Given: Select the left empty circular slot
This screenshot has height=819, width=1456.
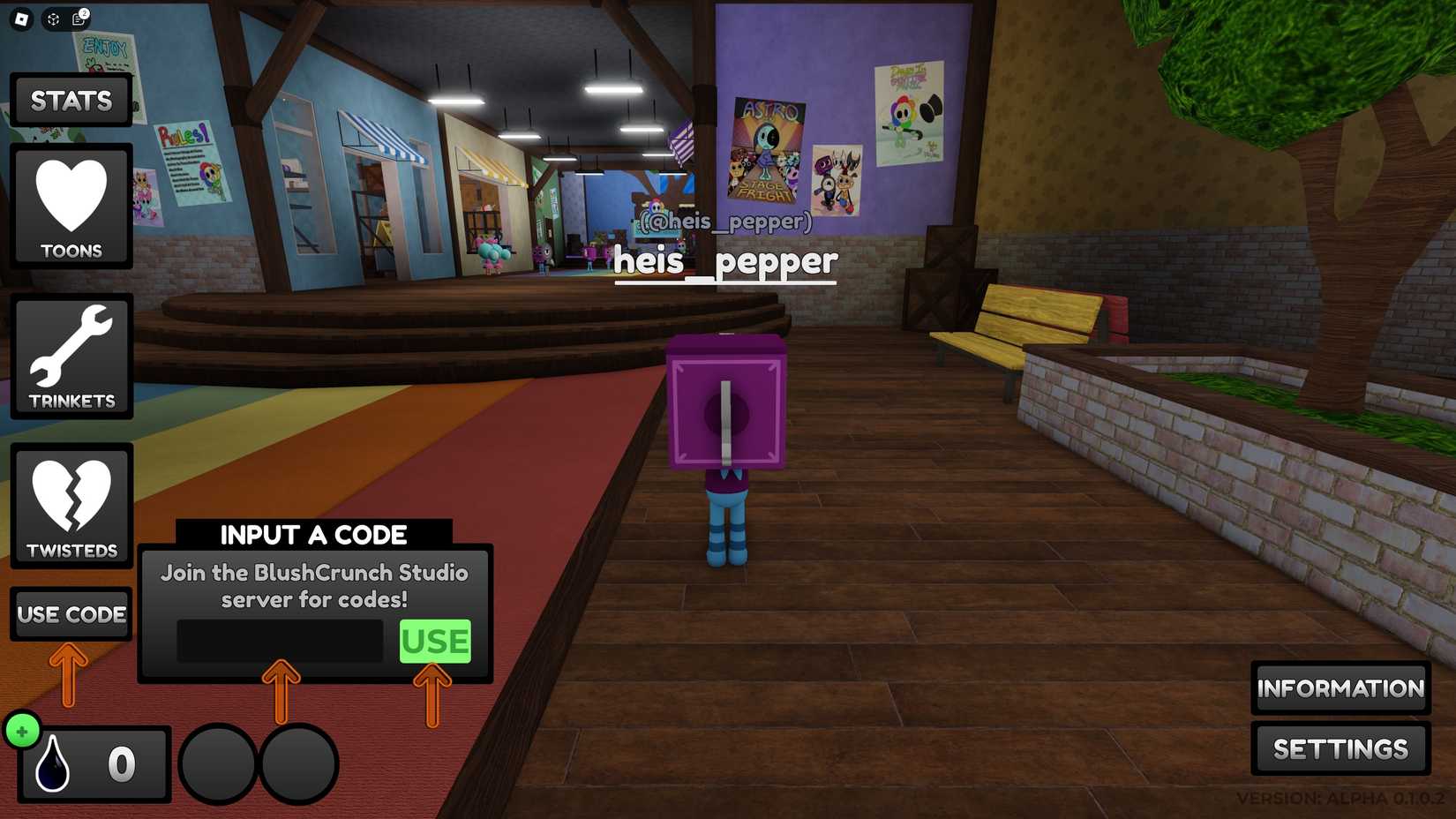Looking at the screenshot, I should [x=216, y=763].
